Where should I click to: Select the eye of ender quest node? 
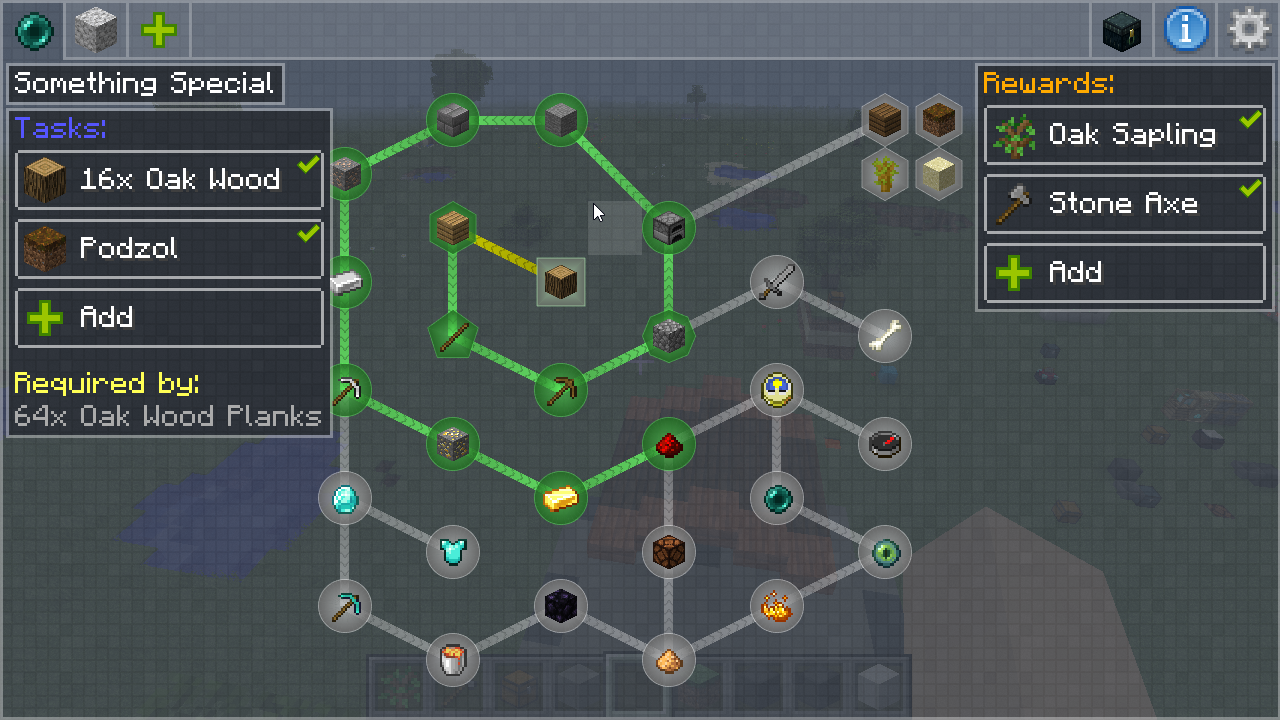point(885,552)
